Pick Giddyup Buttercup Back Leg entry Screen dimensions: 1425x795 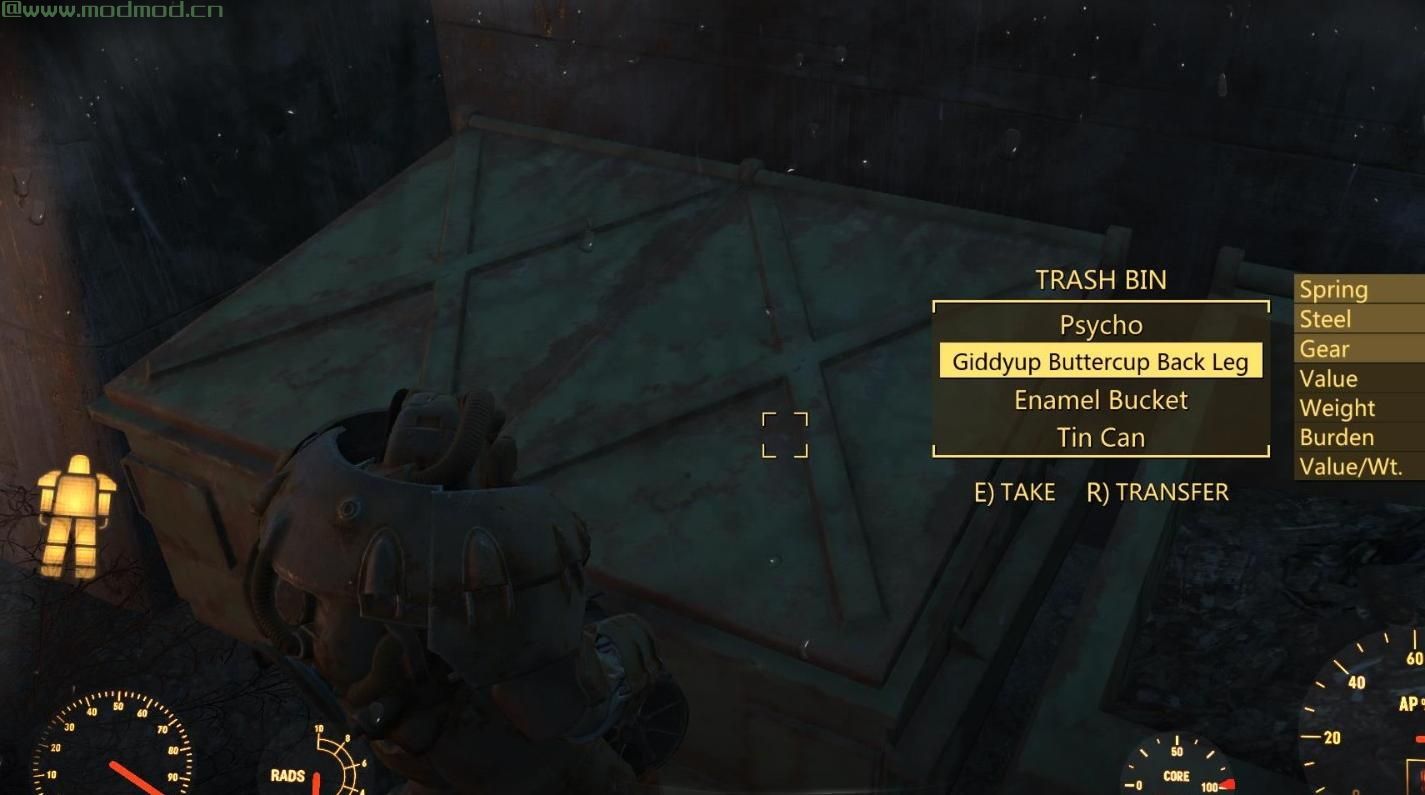1100,361
